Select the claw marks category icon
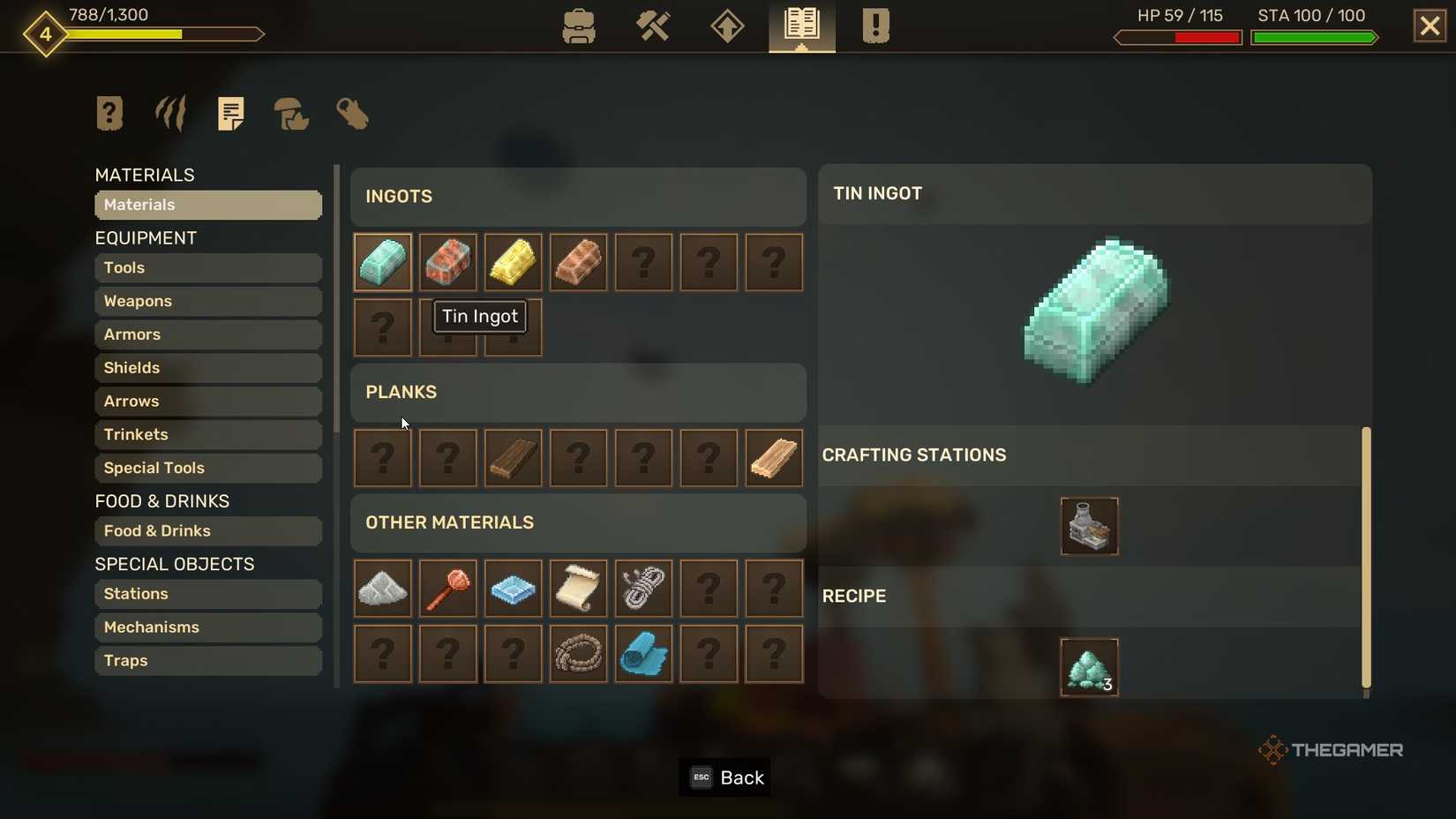The width and height of the screenshot is (1456, 819). (x=169, y=113)
